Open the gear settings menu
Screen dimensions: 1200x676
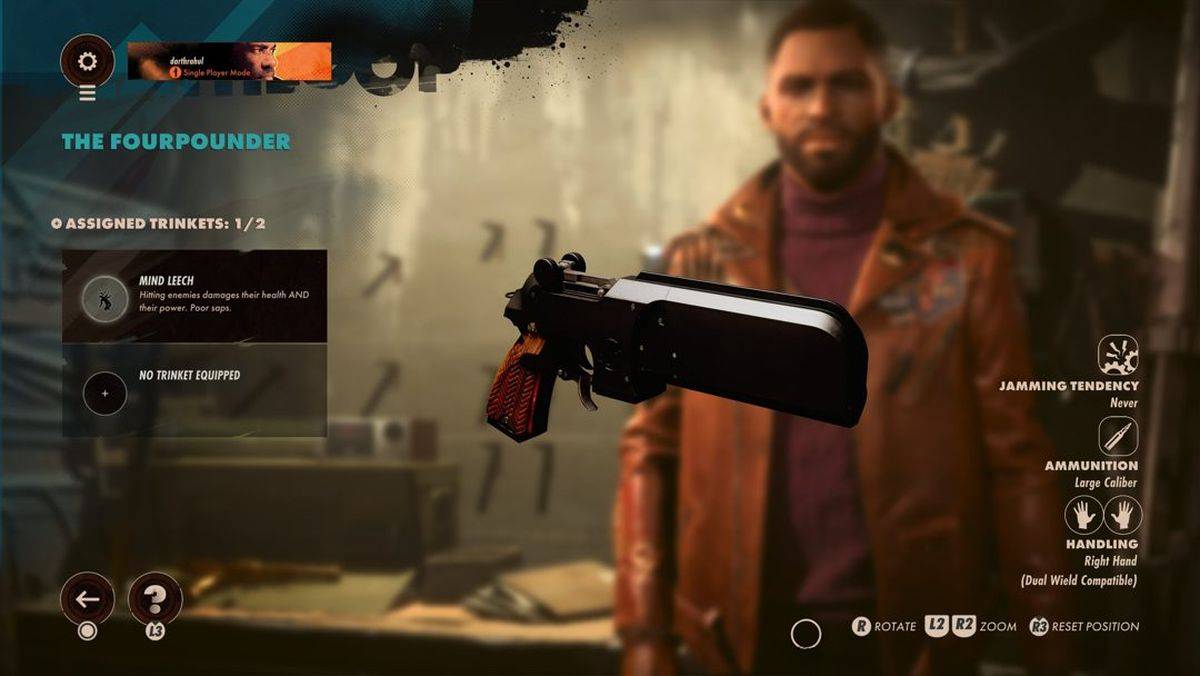[x=87, y=62]
